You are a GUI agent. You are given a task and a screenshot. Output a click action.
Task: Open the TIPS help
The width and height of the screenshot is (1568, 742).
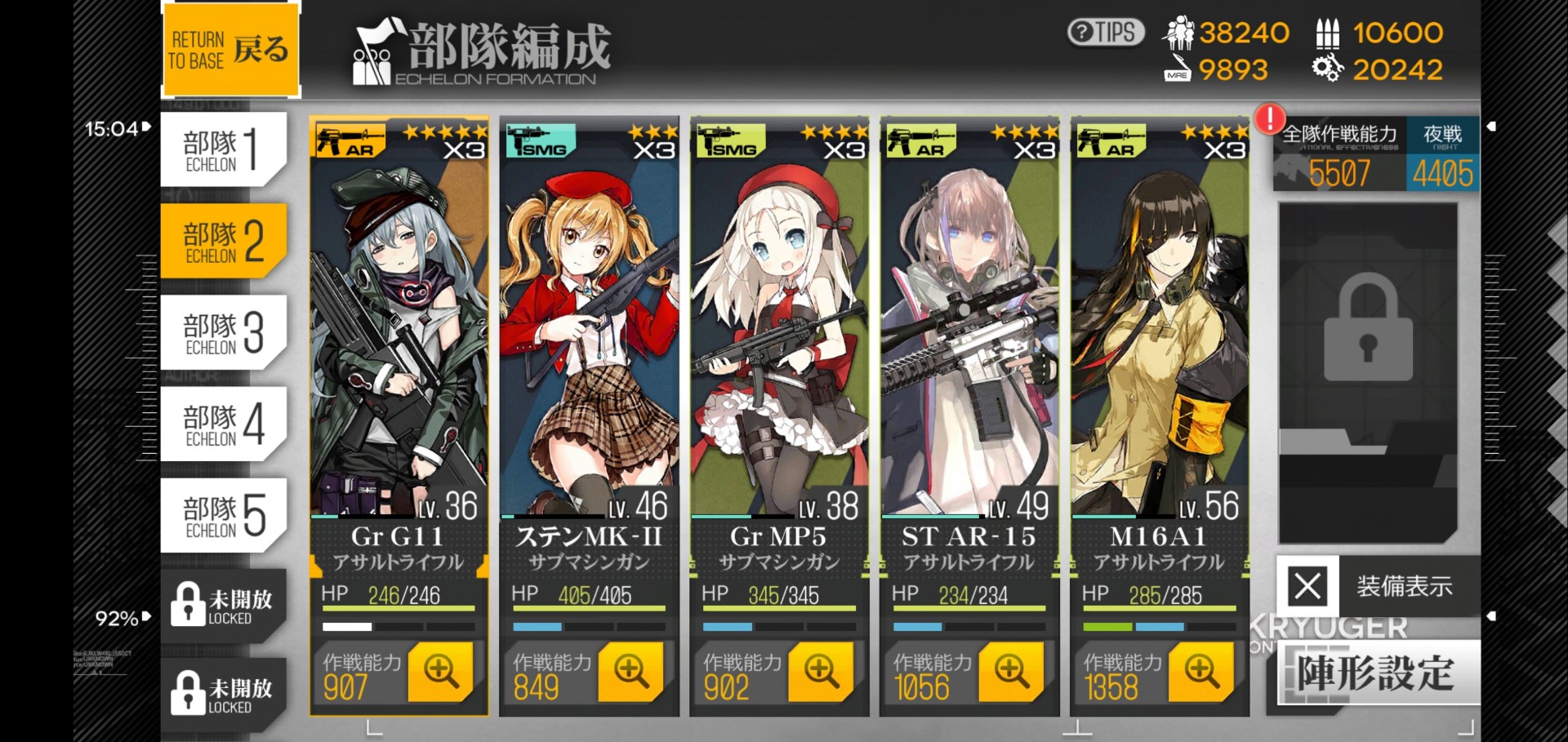tap(1106, 33)
